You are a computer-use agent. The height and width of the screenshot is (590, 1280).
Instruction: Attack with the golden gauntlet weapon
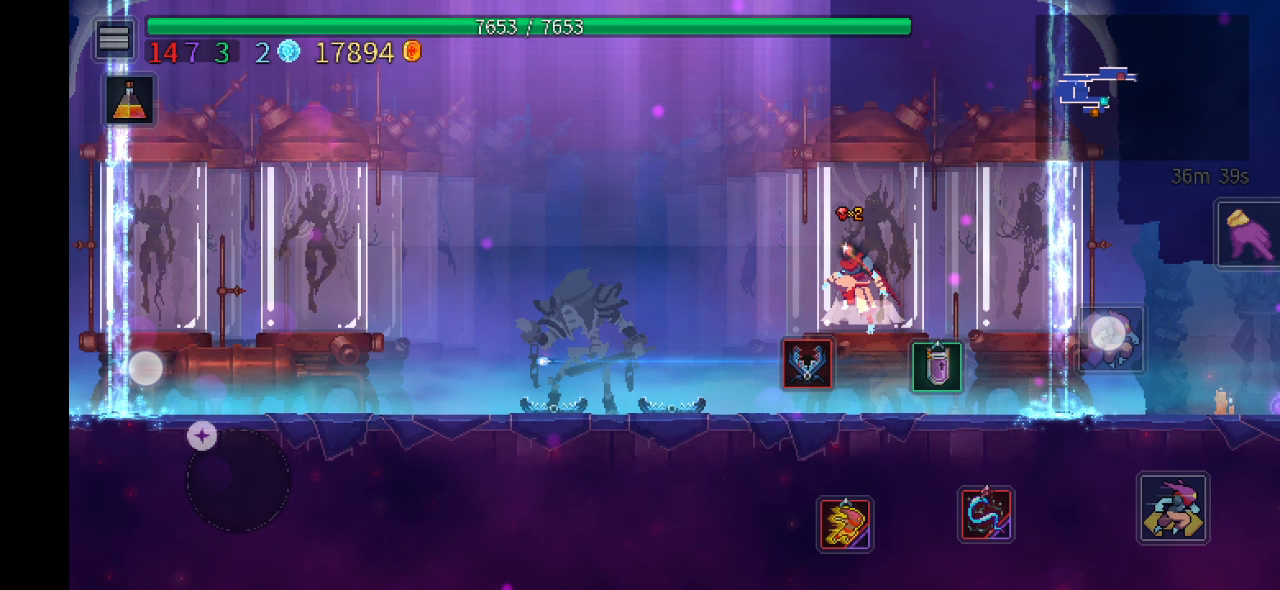click(x=845, y=524)
